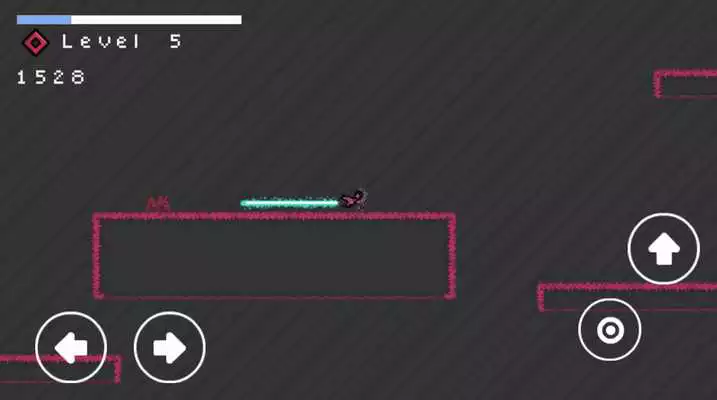The height and width of the screenshot is (400, 717).
Task: Tap the left arrow move button
Action: 70,347
